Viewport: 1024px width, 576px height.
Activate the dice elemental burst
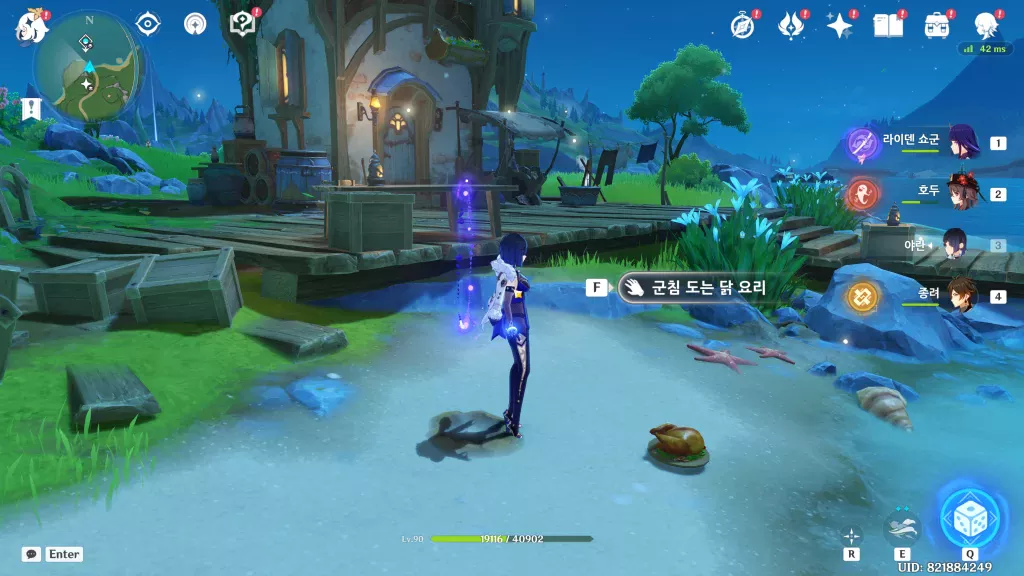pyautogui.click(x=969, y=517)
